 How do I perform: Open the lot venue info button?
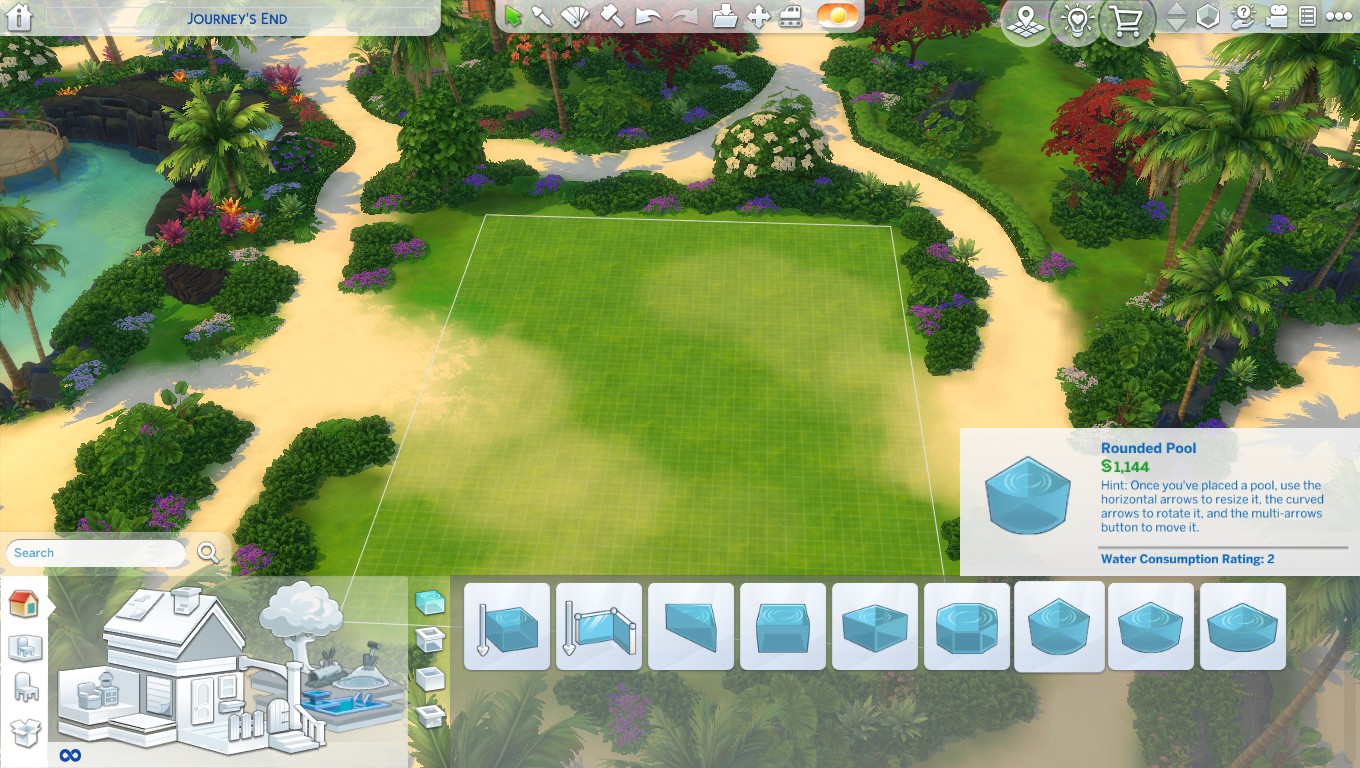point(1025,20)
